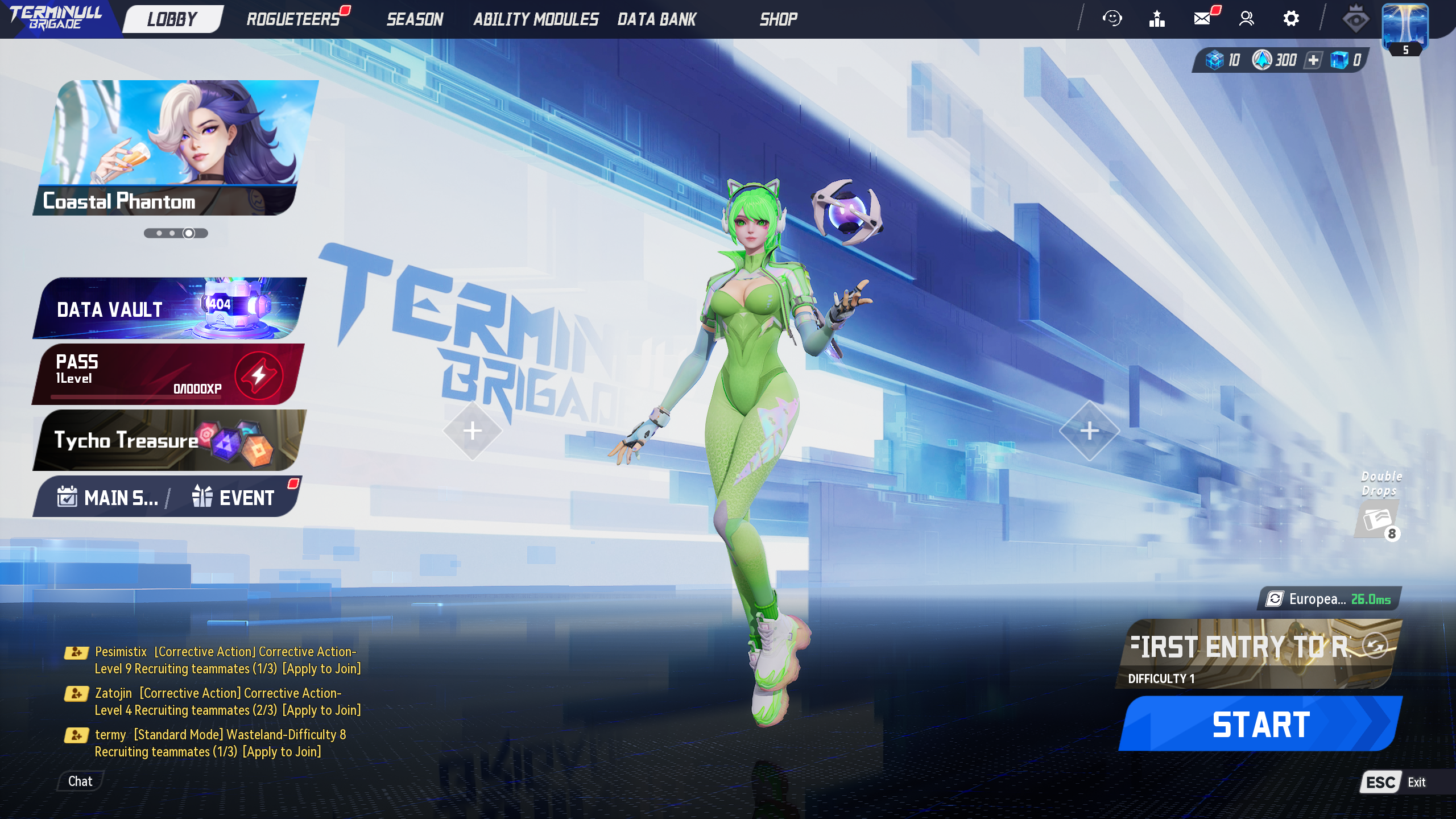Viewport: 1456px width, 819px height.
Task: Open the leaderboard podium icon
Action: coord(1157,19)
